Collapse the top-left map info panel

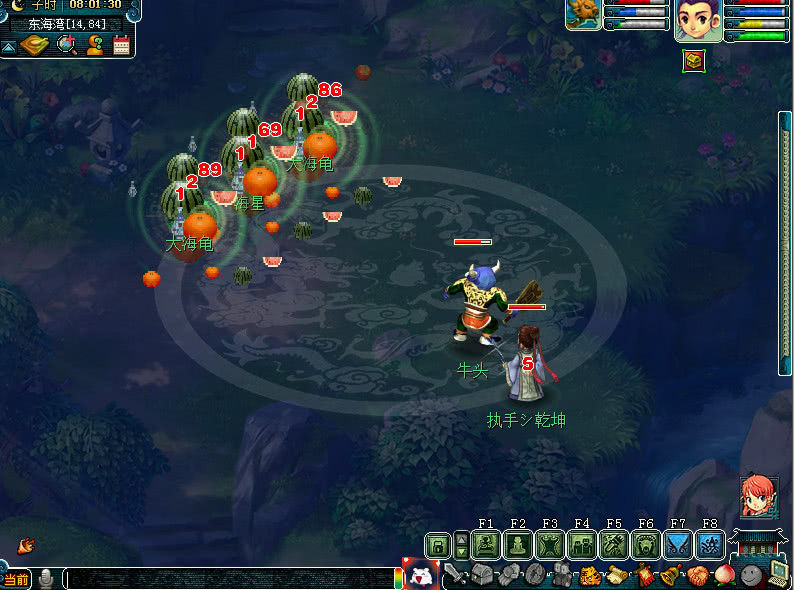coord(8,46)
